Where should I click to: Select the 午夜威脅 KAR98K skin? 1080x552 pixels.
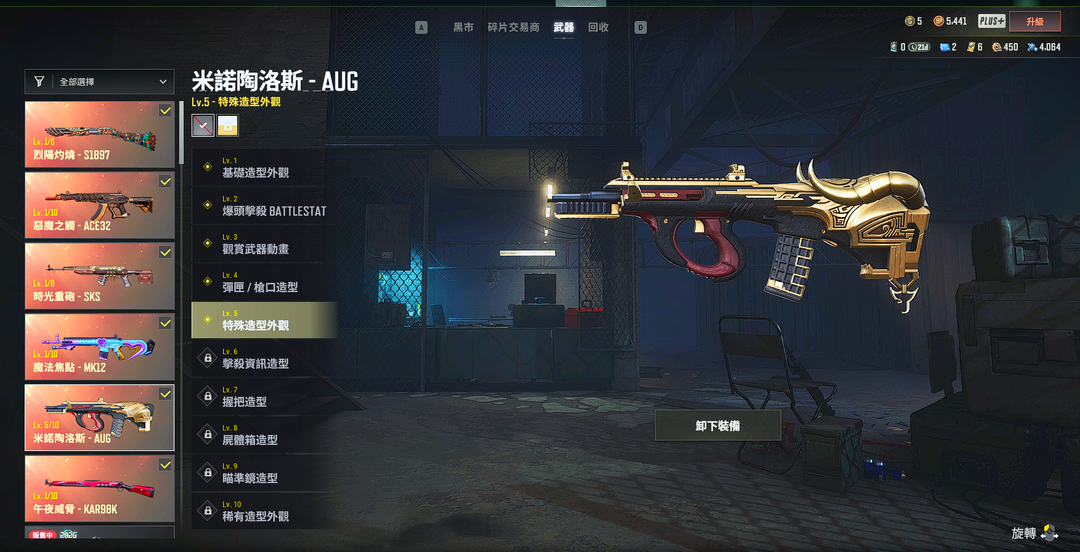tap(99, 488)
